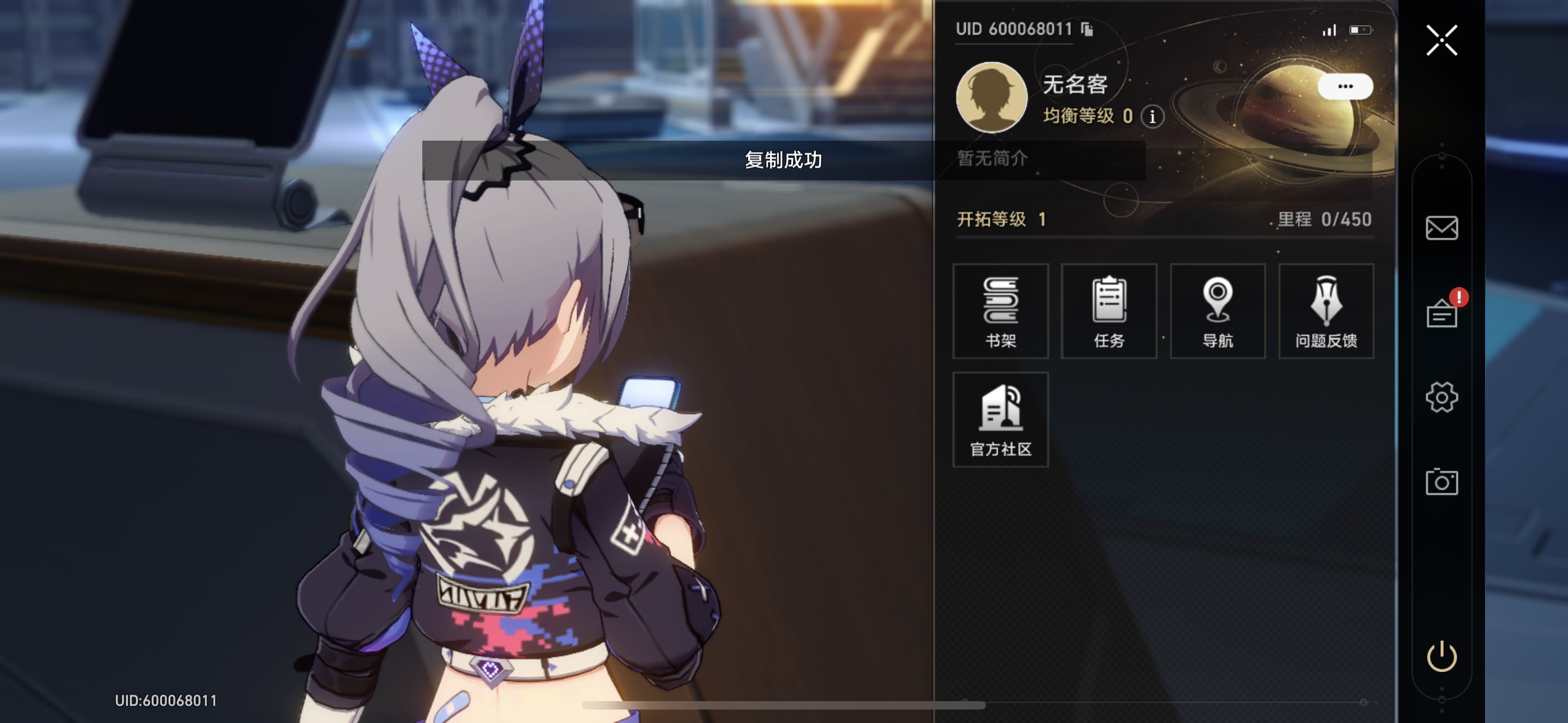This screenshot has width=1568, height=723.
Task: Visit the 官方社区 official community
Action: point(1000,419)
